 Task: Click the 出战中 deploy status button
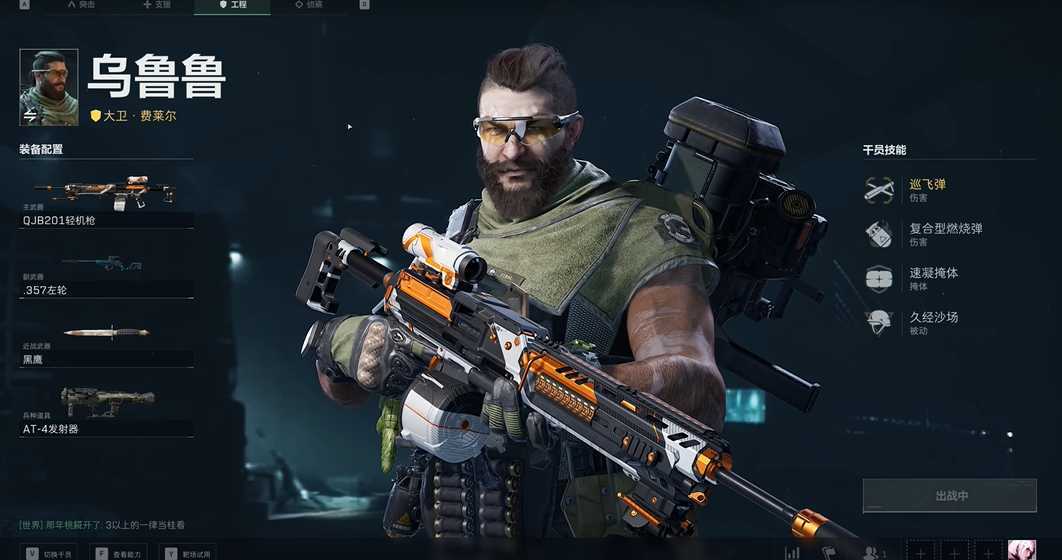[x=951, y=496]
